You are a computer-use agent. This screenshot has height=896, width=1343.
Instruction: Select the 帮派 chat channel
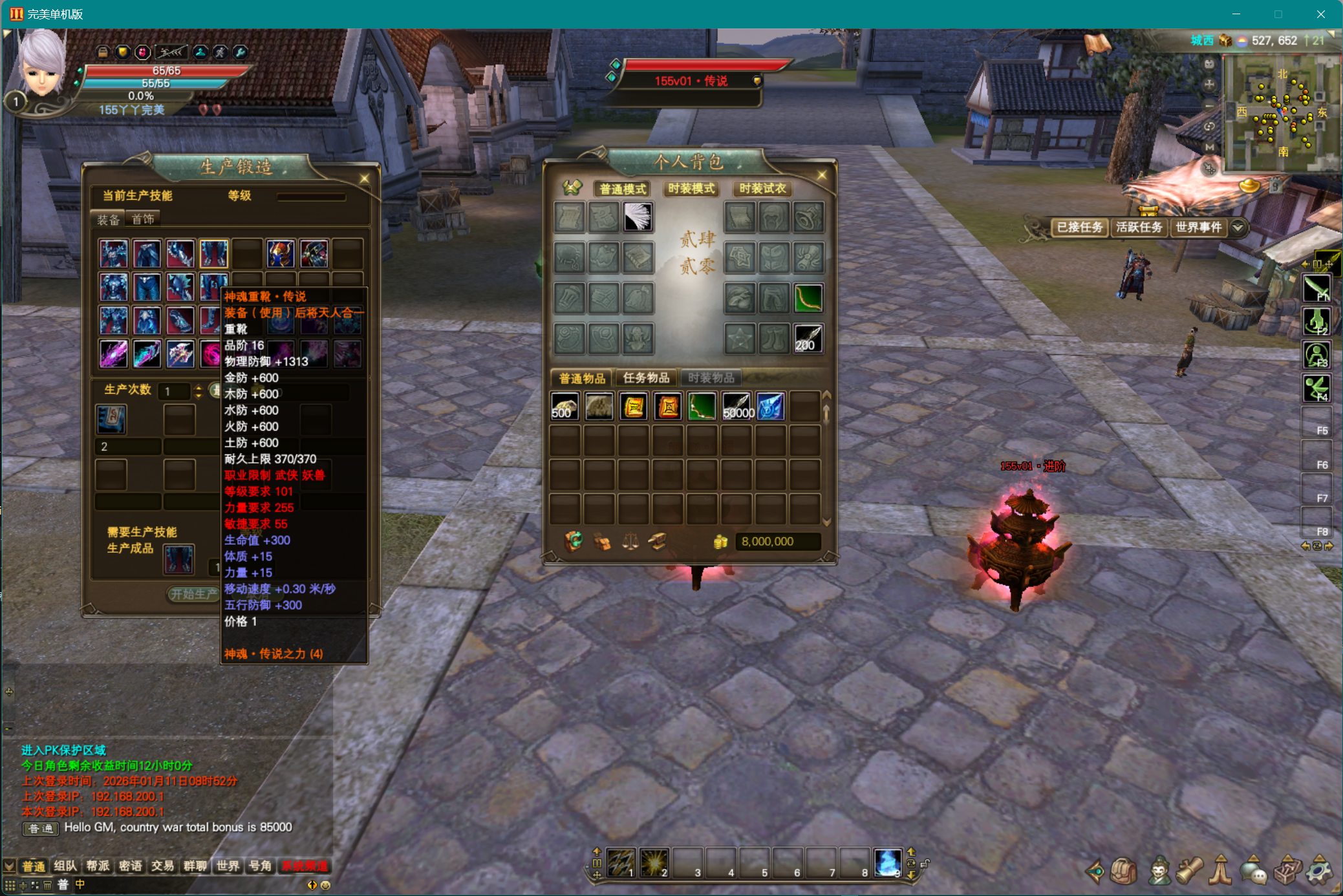(x=98, y=866)
